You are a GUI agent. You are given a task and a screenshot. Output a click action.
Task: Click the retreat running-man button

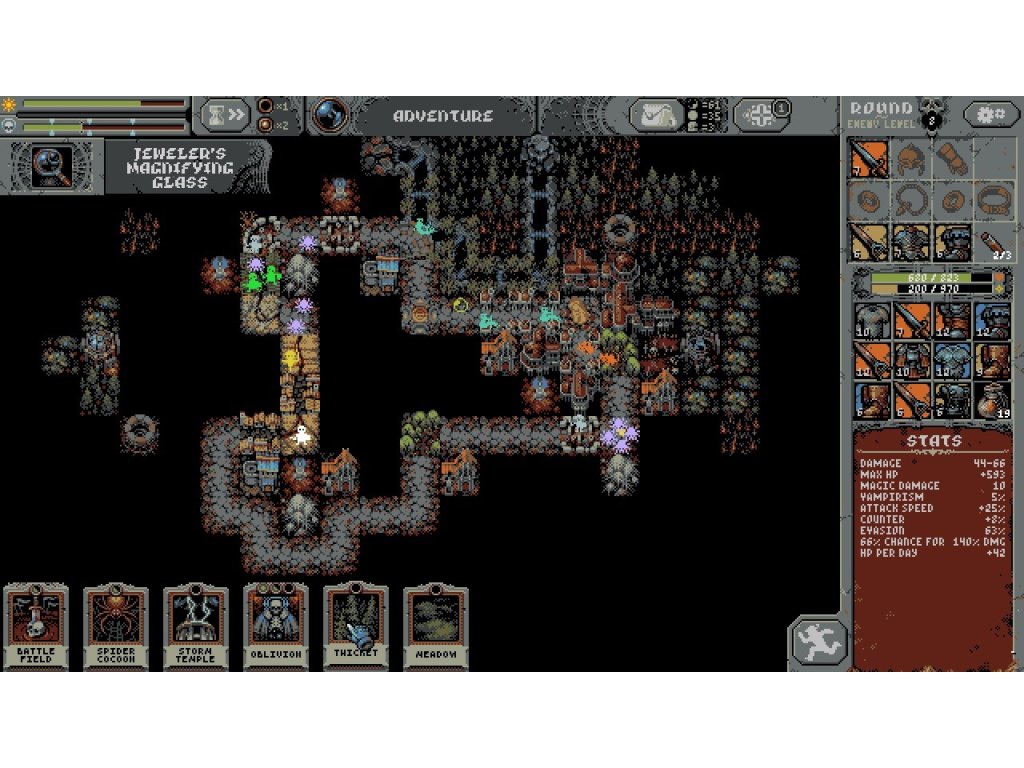pyautogui.click(x=819, y=642)
